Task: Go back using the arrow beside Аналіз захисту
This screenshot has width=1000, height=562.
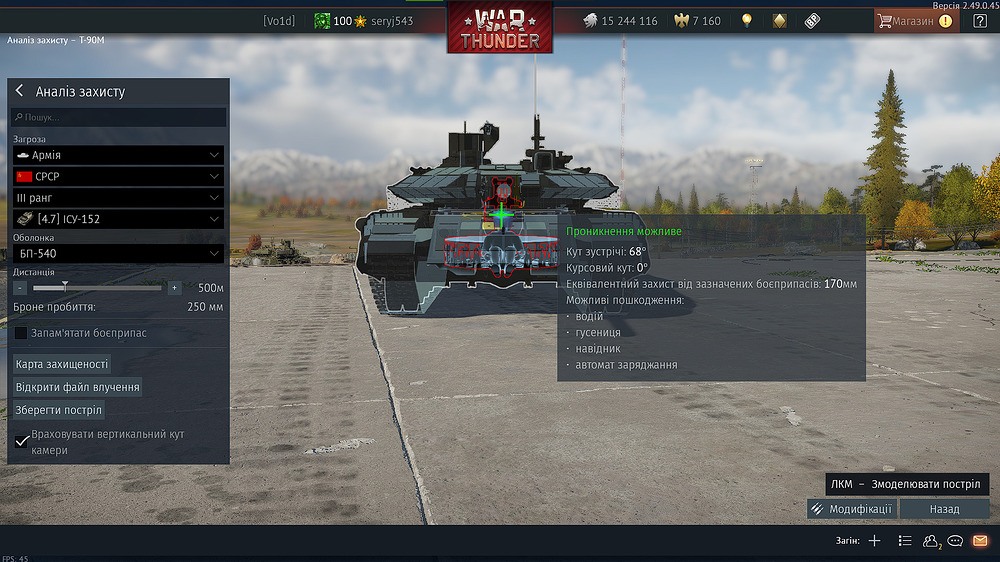Action: pyautogui.click(x=20, y=91)
